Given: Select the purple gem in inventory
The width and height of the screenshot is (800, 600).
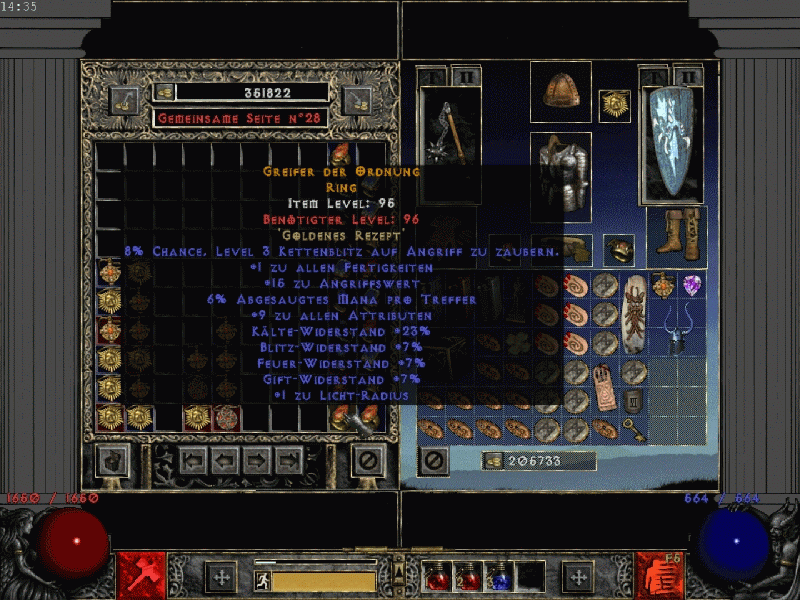Looking at the screenshot, I should tap(692, 286).
